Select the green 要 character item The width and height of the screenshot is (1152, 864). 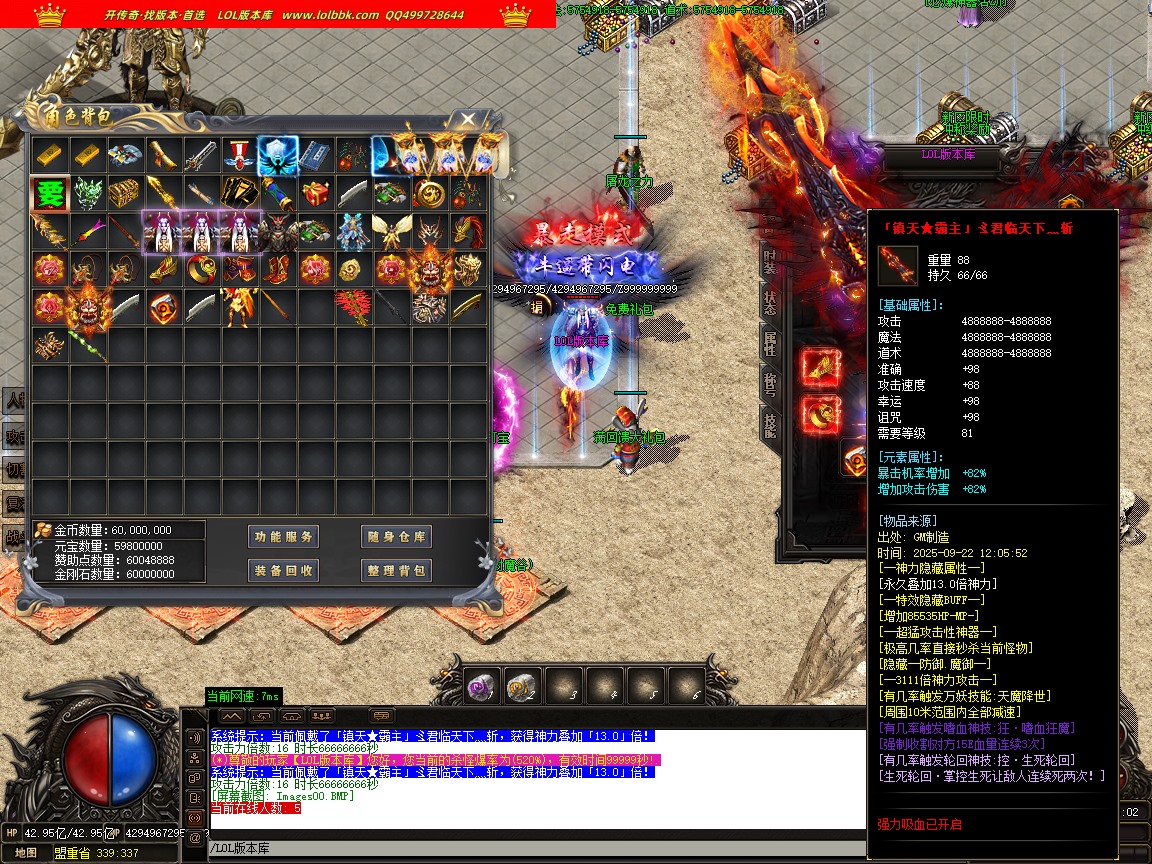click(x=49, y=193)
